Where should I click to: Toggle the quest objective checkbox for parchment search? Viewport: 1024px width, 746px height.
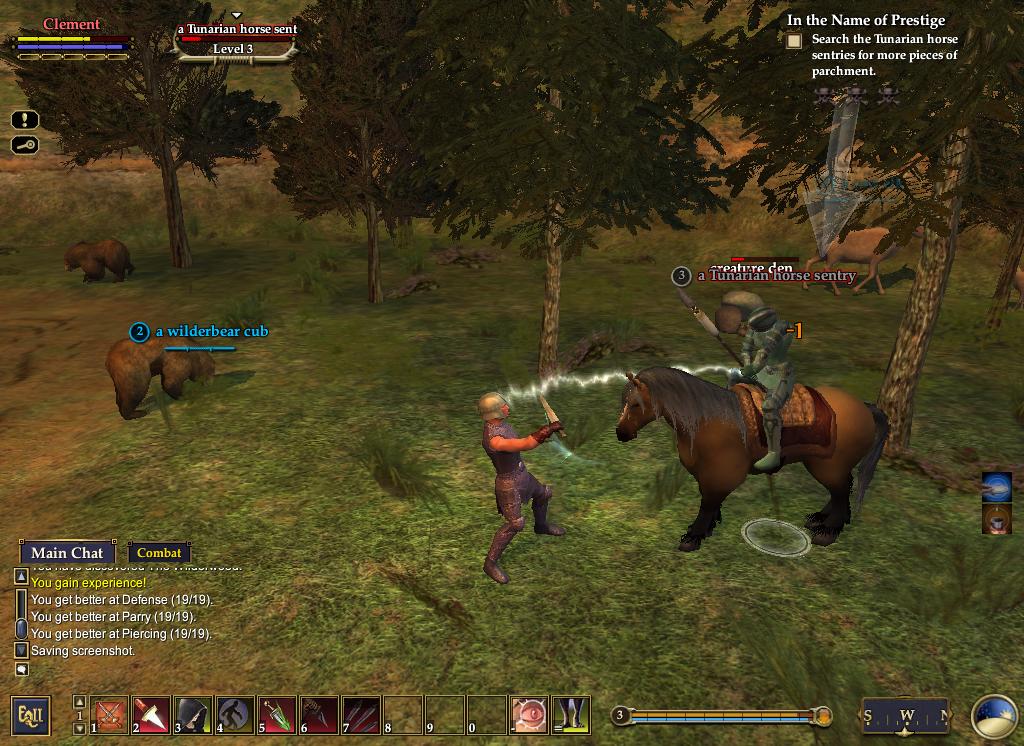pos(794,41)
